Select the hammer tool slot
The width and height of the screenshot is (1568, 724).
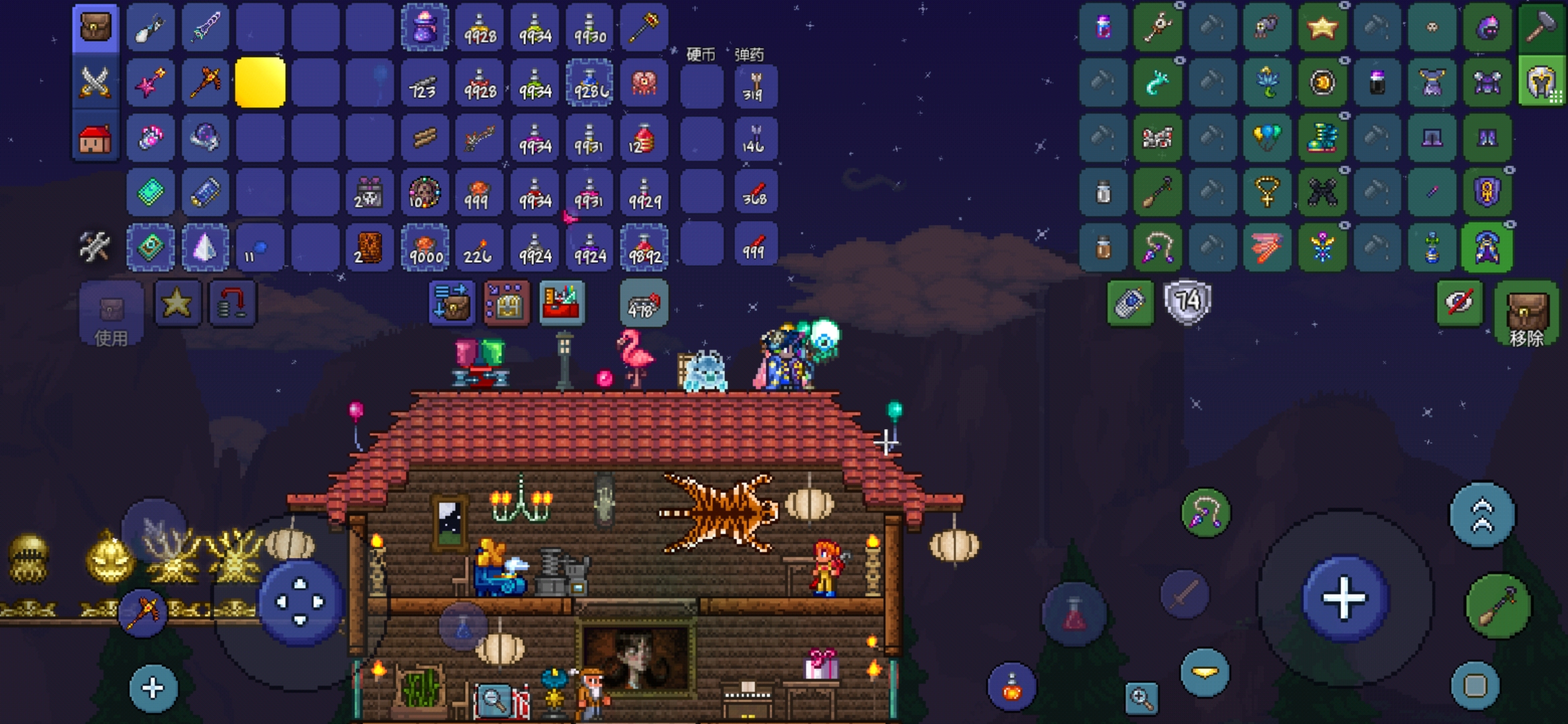click(1541, 27)
